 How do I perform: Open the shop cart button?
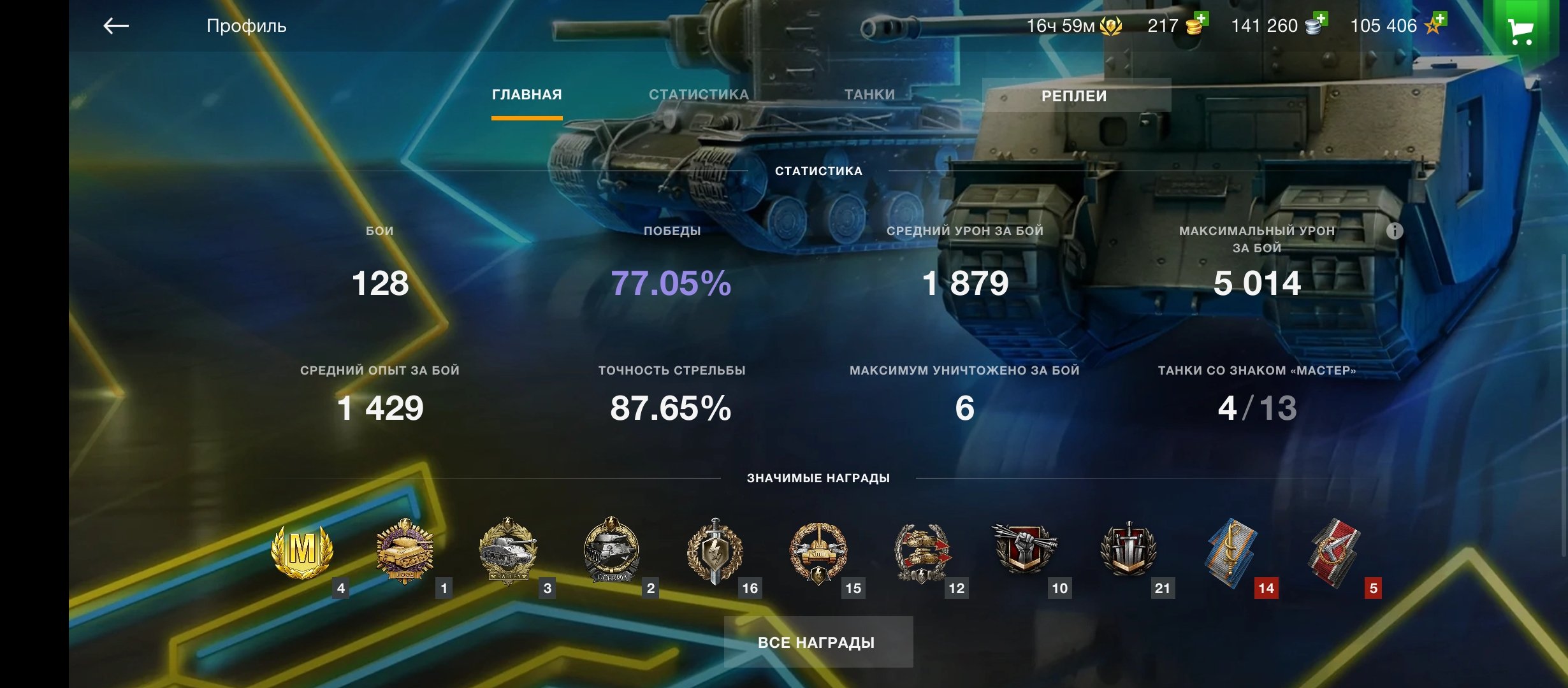click(x=1521, y=29)
